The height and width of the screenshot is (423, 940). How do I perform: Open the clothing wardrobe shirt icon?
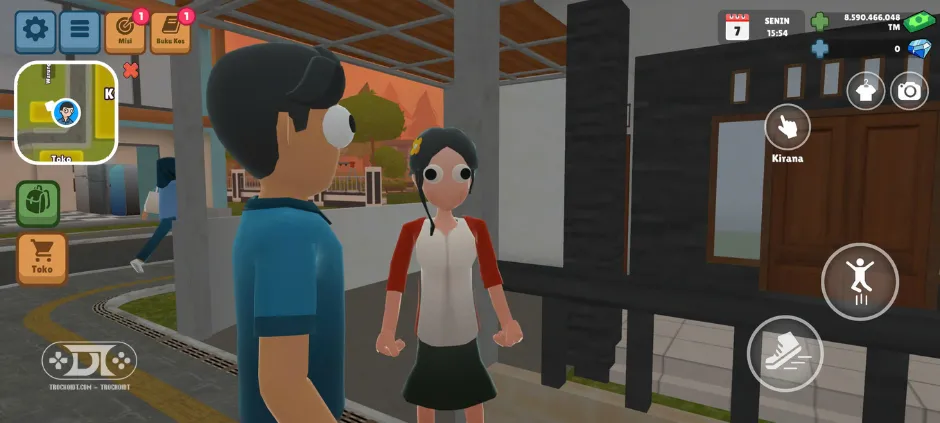coord(866,91)
